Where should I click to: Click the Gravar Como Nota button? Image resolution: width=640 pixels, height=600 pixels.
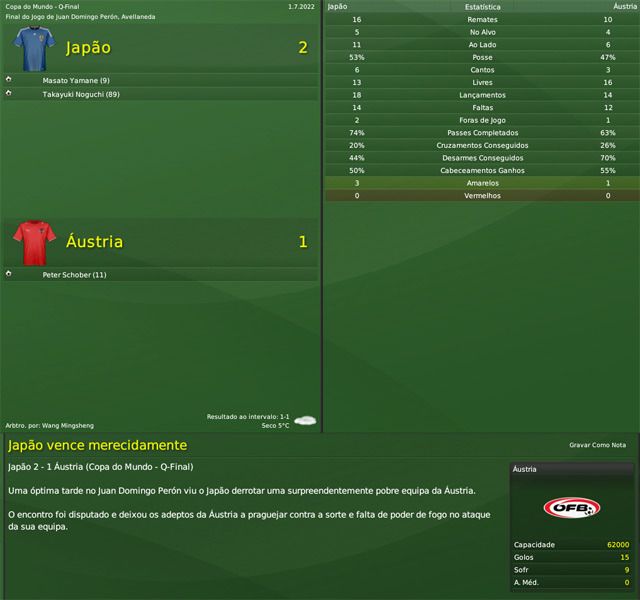[x=597, y=445]
